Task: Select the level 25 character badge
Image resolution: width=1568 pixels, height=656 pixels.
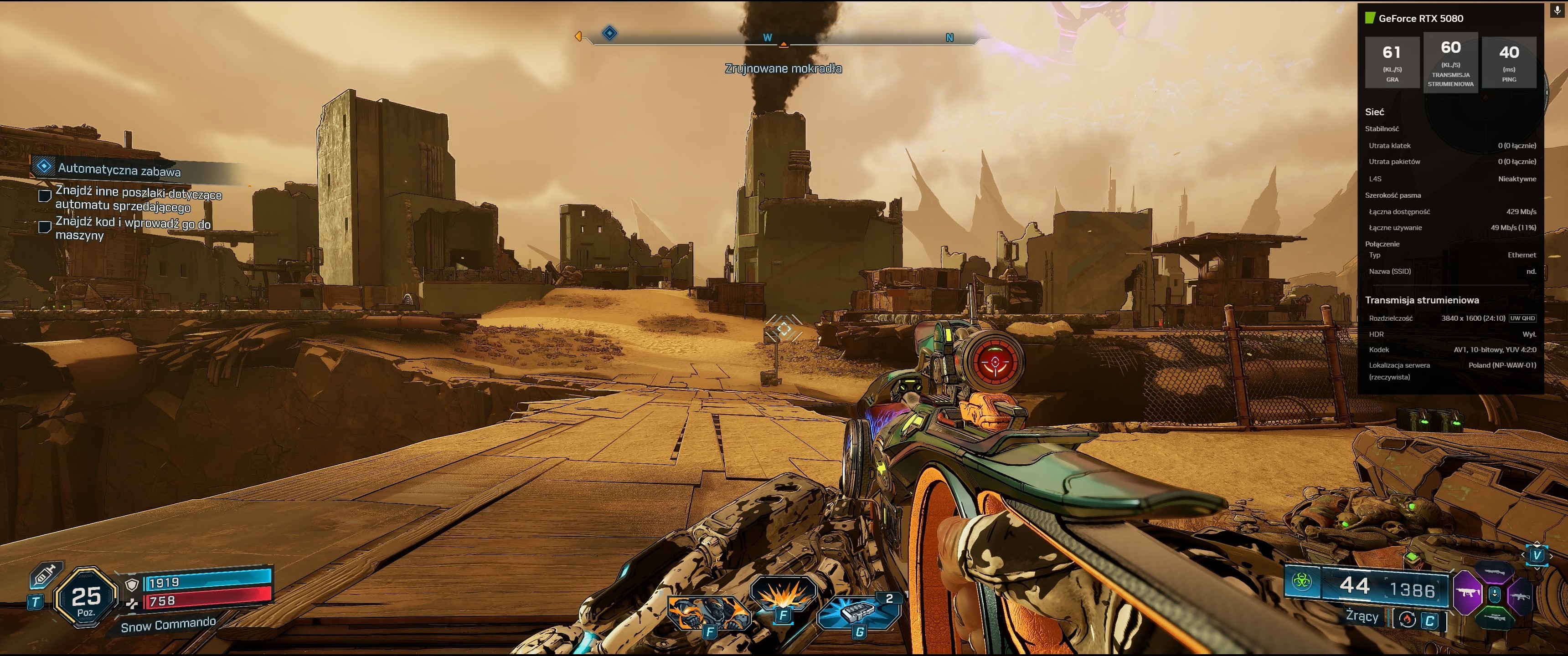Action: point(86,599)
